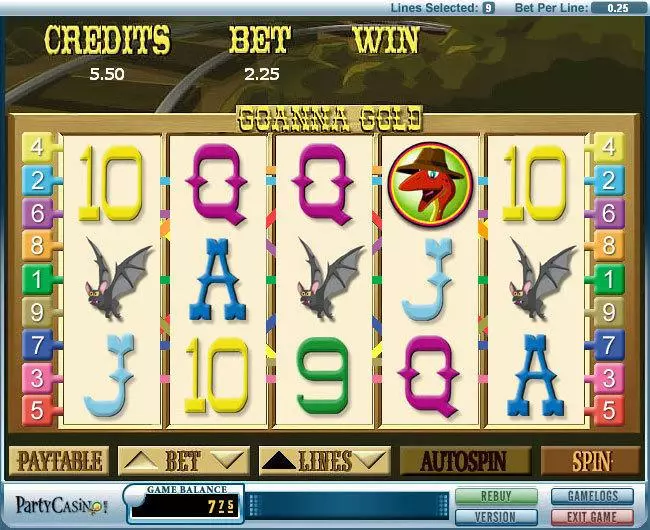Screen dimensions: 650x530
Task: Click the PartyCasino logo
Action: click(x=58, y=504)
